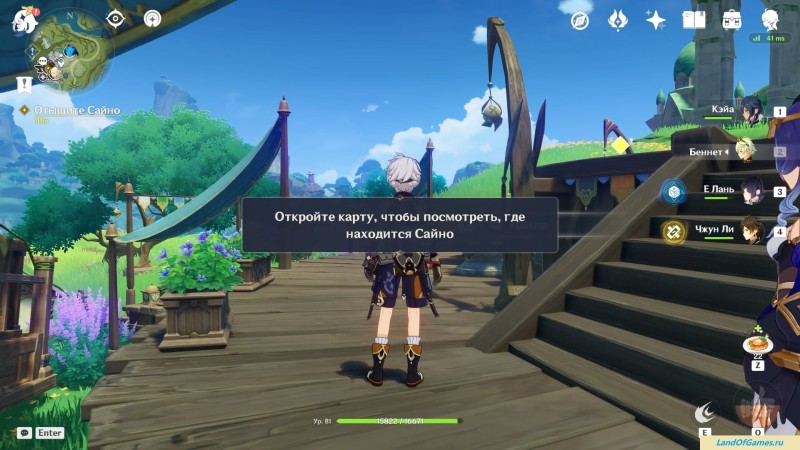The width and height of the screenshot is (800, 450).
Task: Open the round star icon beside the eye
Action: pyautogui.click(x=152, y=18)
